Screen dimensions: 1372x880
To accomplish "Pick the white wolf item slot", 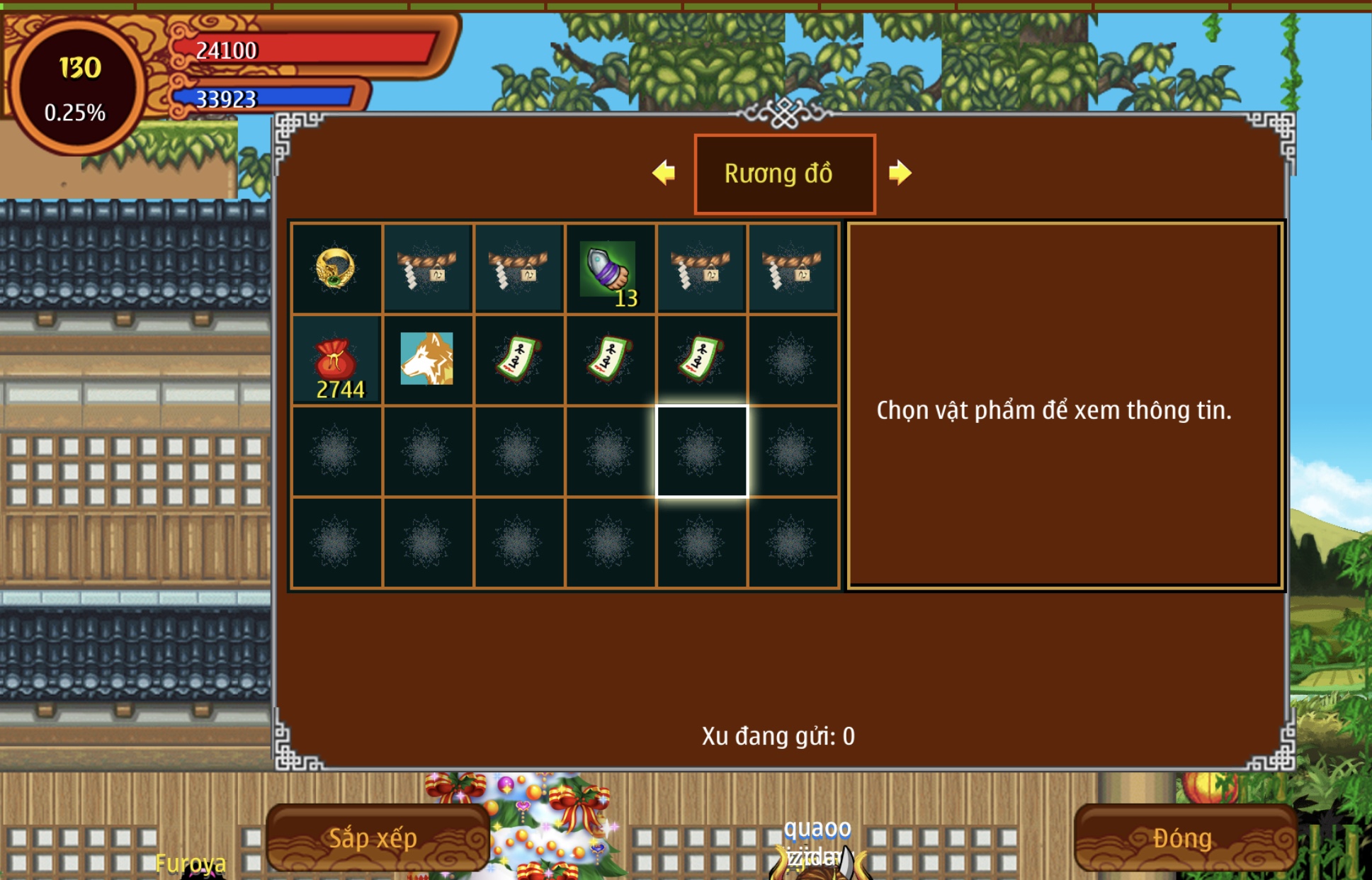I will pos(427,359).
